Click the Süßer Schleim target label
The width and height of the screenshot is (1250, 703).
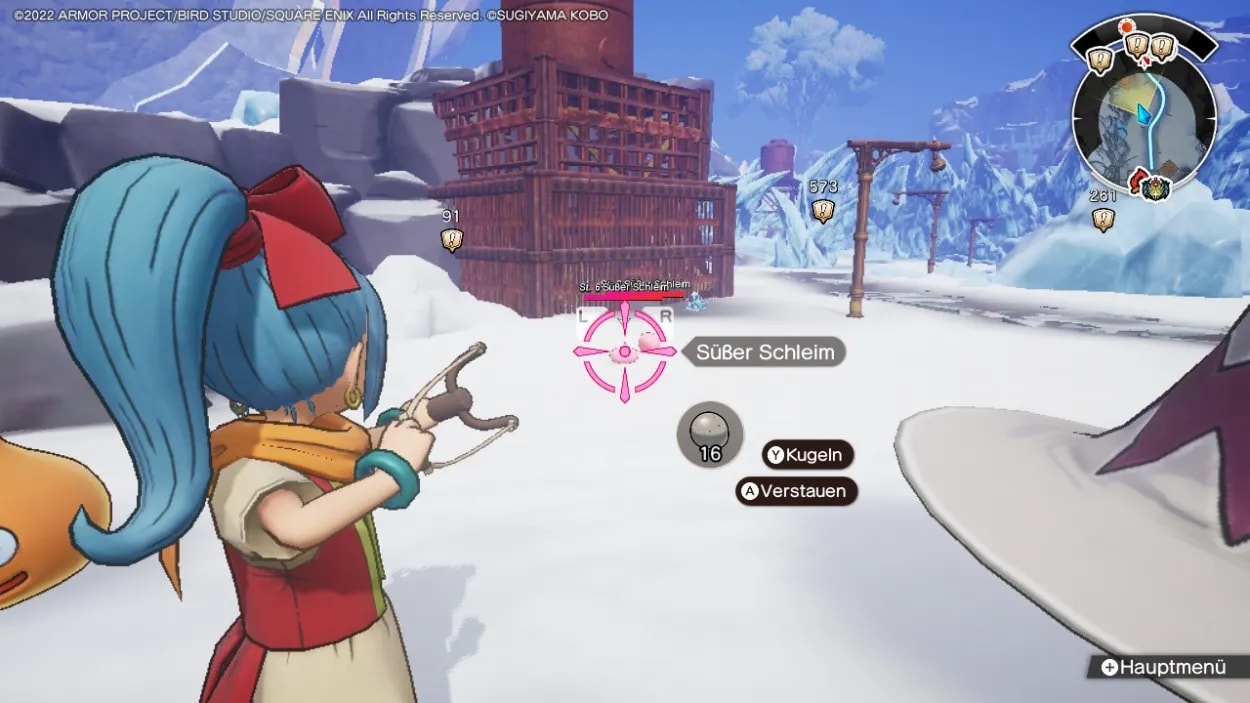point(765,352)
